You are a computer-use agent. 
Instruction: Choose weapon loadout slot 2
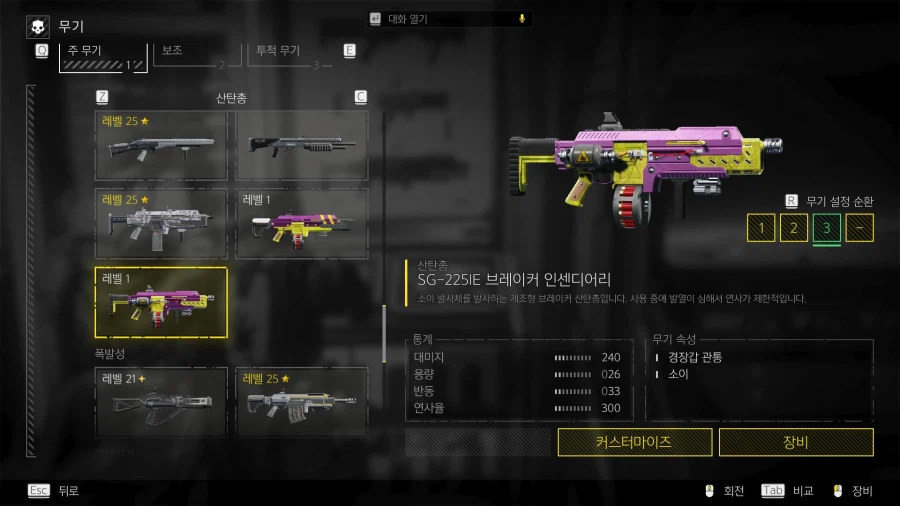793,228
